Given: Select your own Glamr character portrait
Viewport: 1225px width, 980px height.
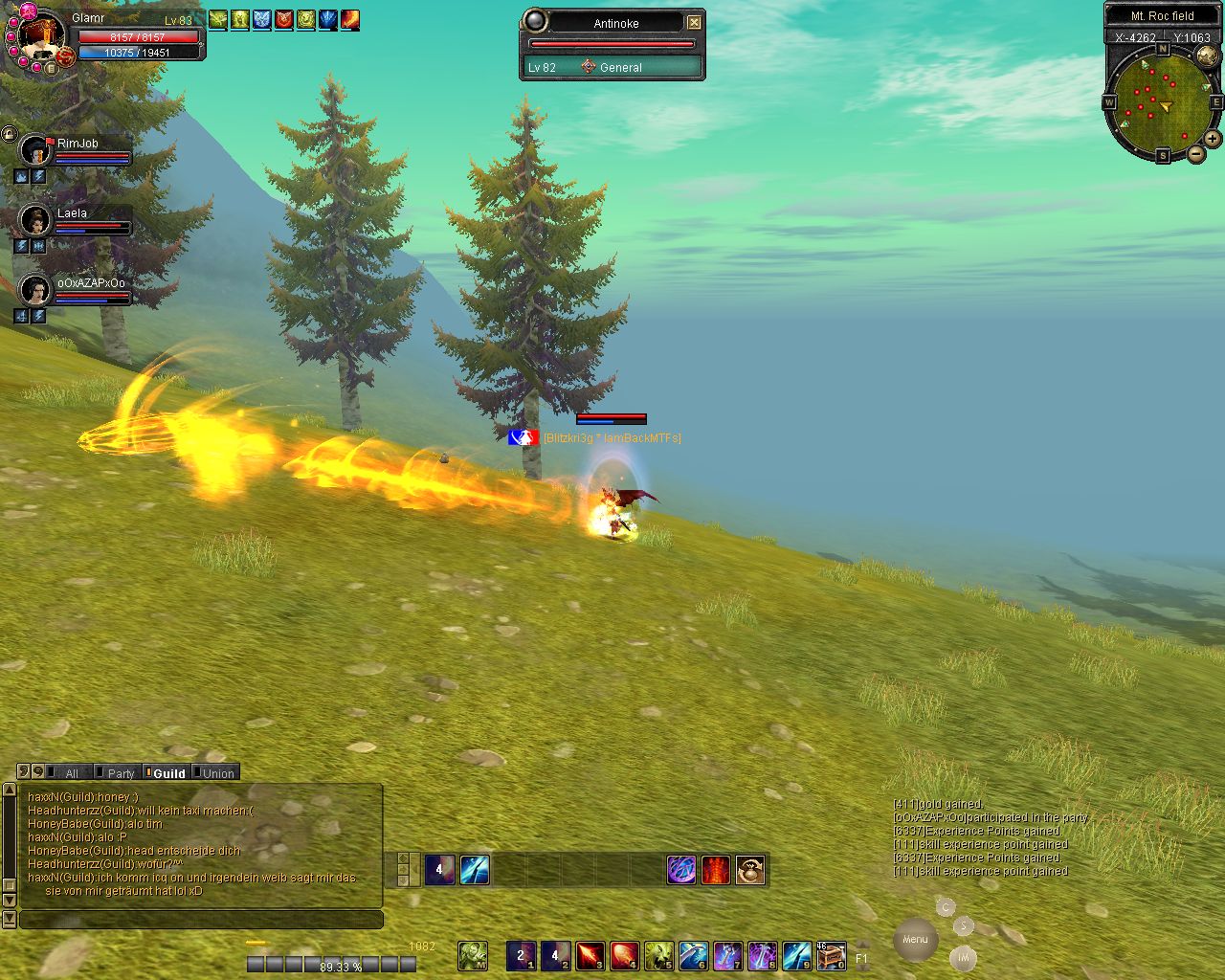Looking at the screenshot, I should [42, 34].
